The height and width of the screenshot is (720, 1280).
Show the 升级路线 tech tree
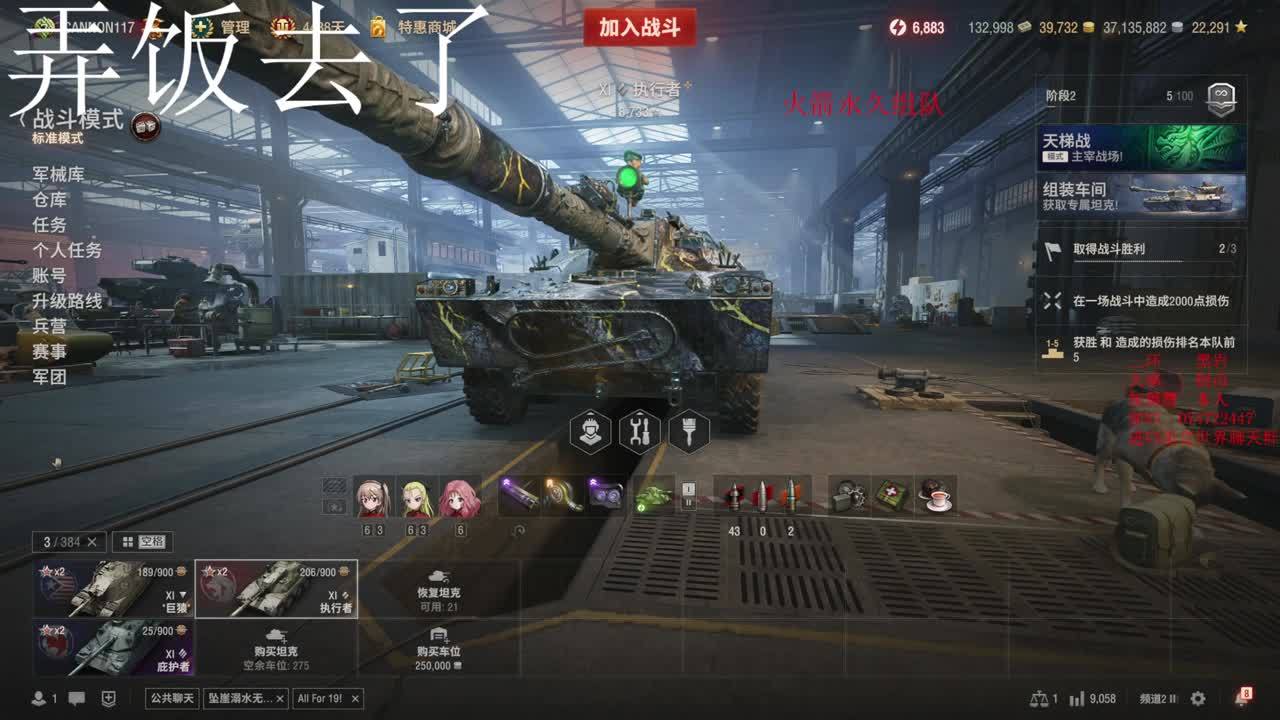[x=67, y=301]
